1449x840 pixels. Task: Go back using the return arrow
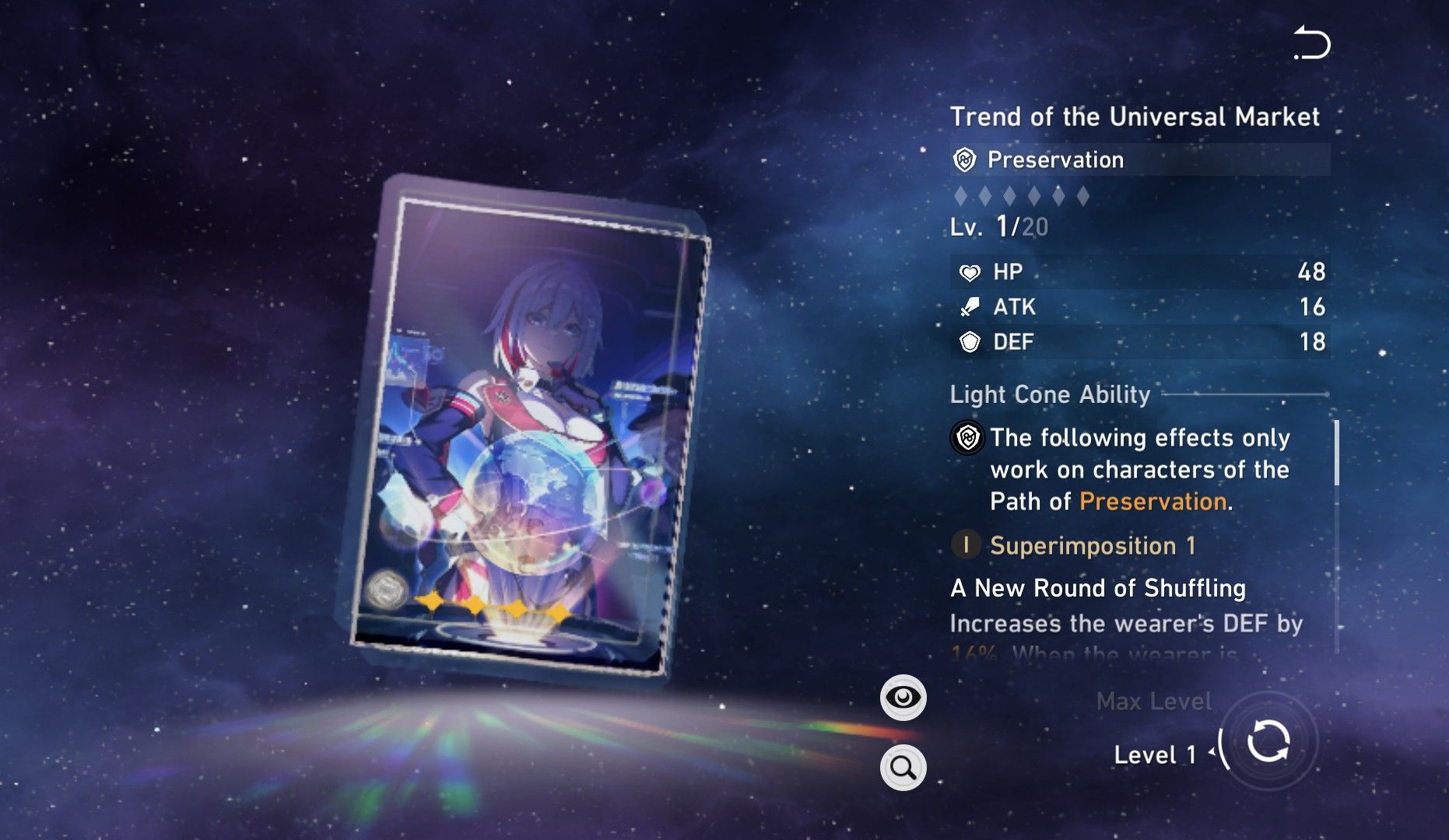[x=1312, y=43]
